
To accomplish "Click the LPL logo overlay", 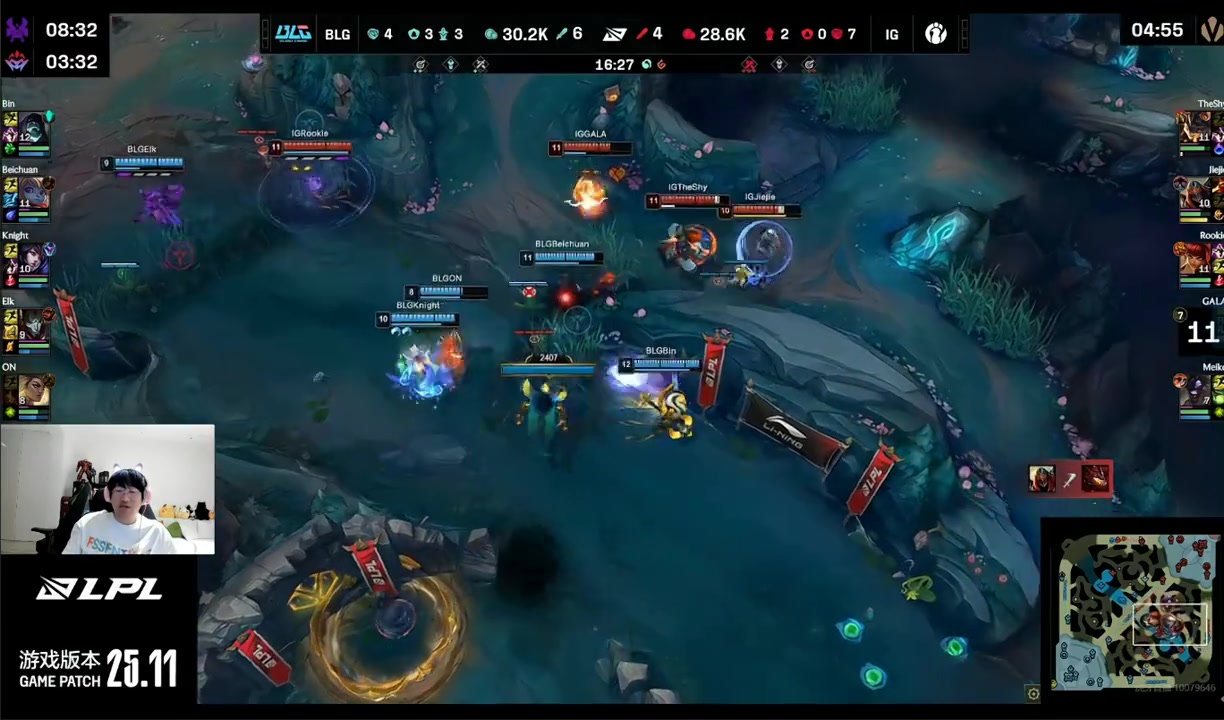I will [98, 589].
